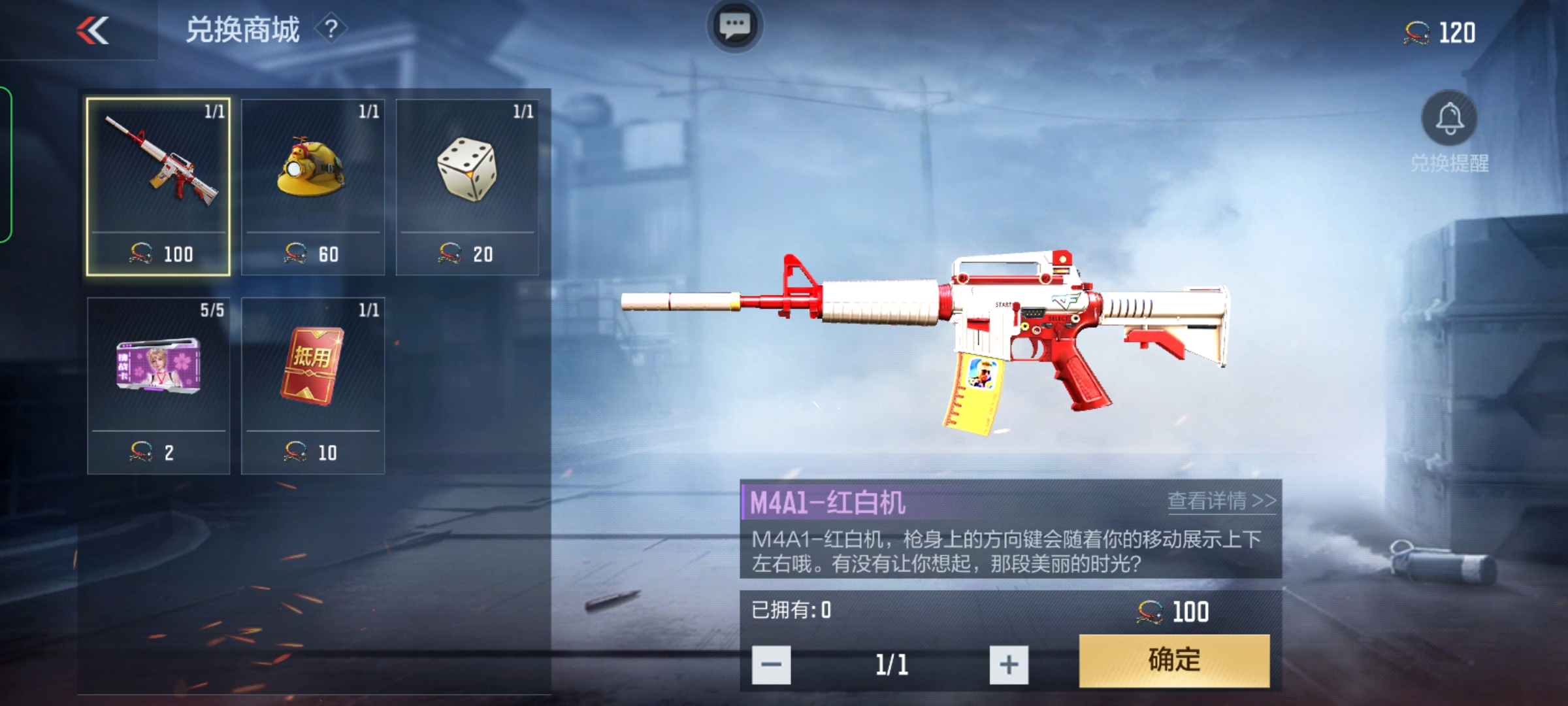Confirm the exchange with 确定
This screenshot has width=1568, height=706.
coord(1174,660)
